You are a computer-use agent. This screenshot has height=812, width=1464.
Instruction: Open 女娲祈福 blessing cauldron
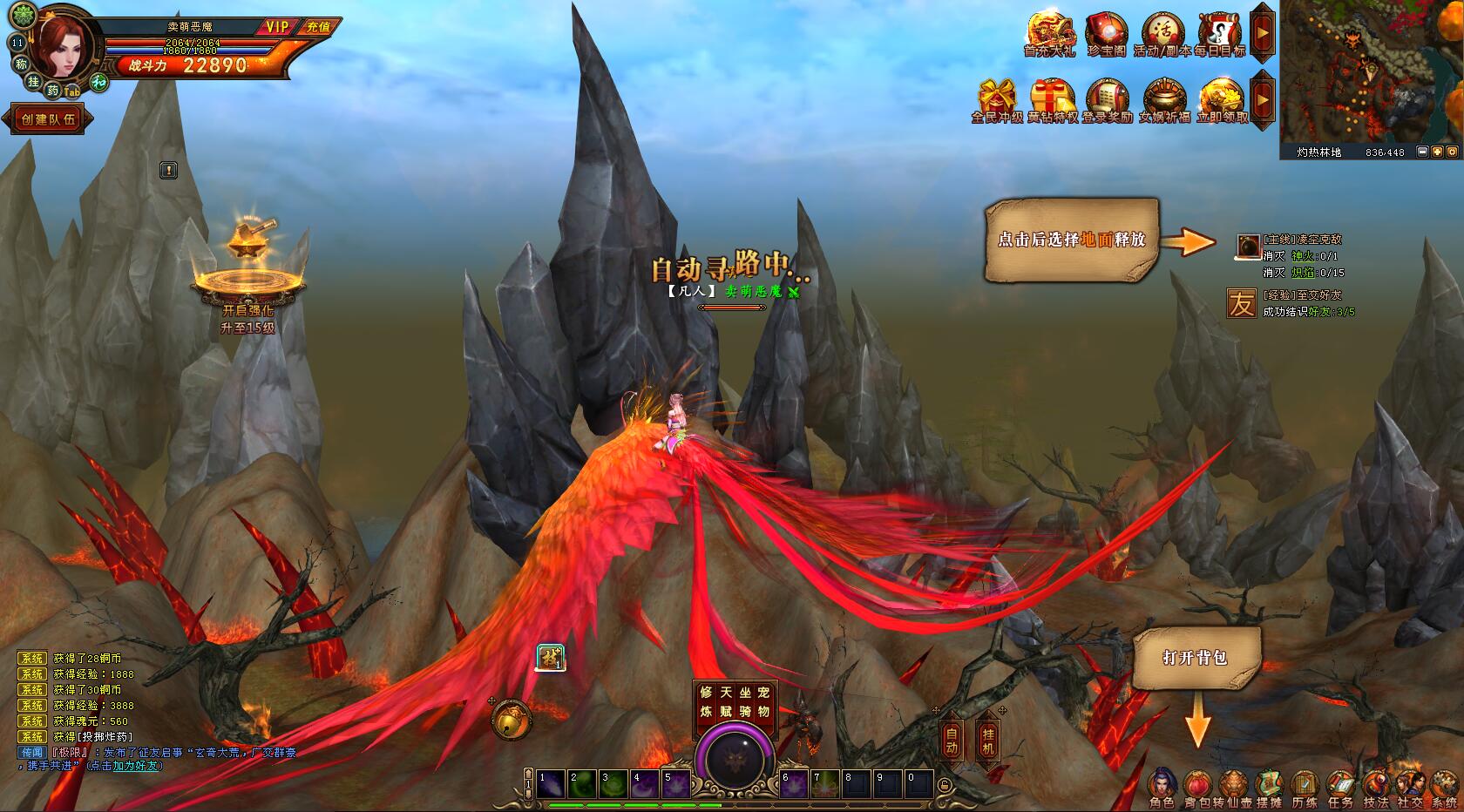tap(1164, 100)
